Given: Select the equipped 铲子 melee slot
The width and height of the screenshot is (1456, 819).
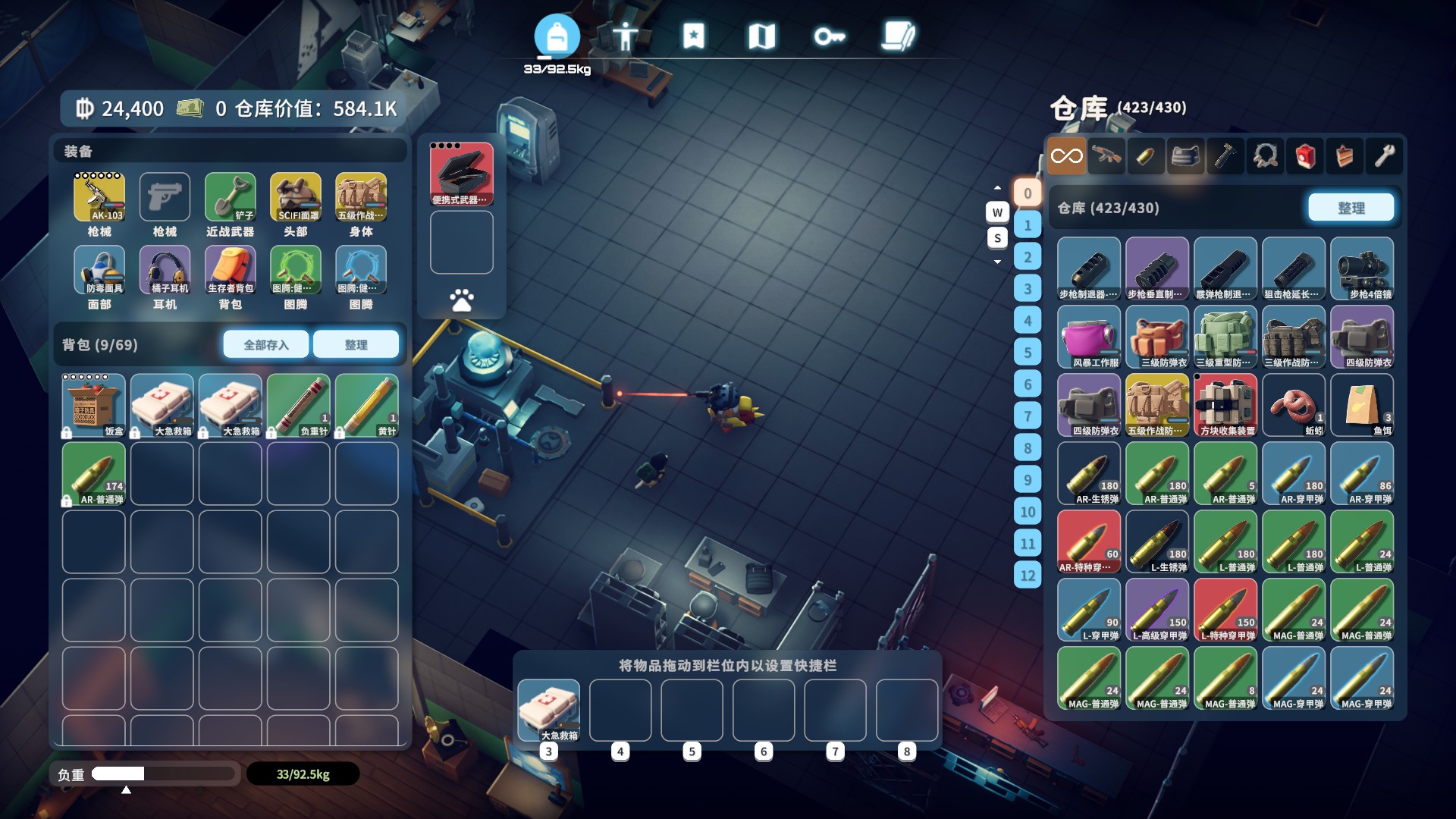Looking at the screenshot, I should coord(231,197).
